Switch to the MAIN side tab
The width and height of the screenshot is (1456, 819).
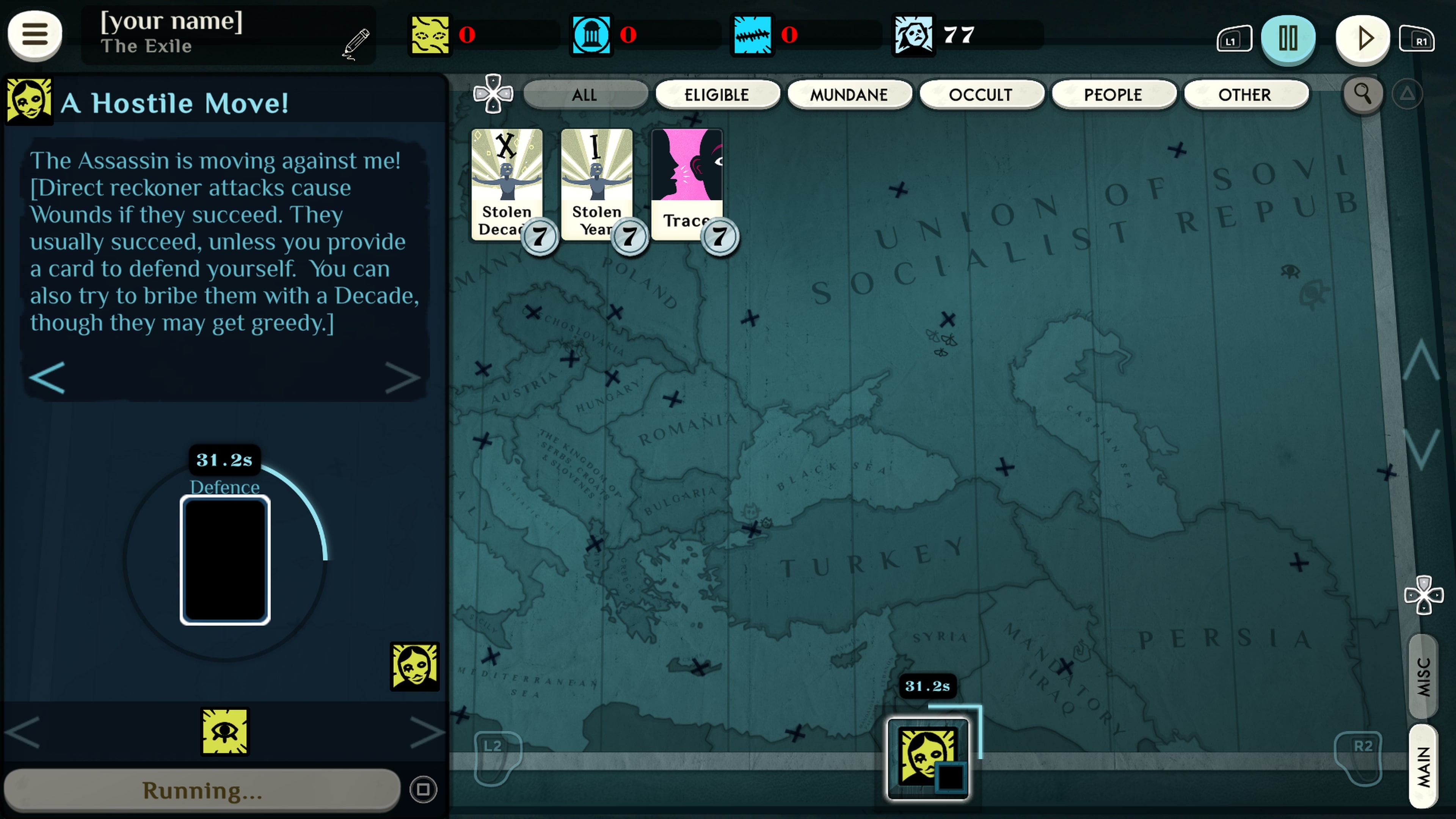point(1423,766)
